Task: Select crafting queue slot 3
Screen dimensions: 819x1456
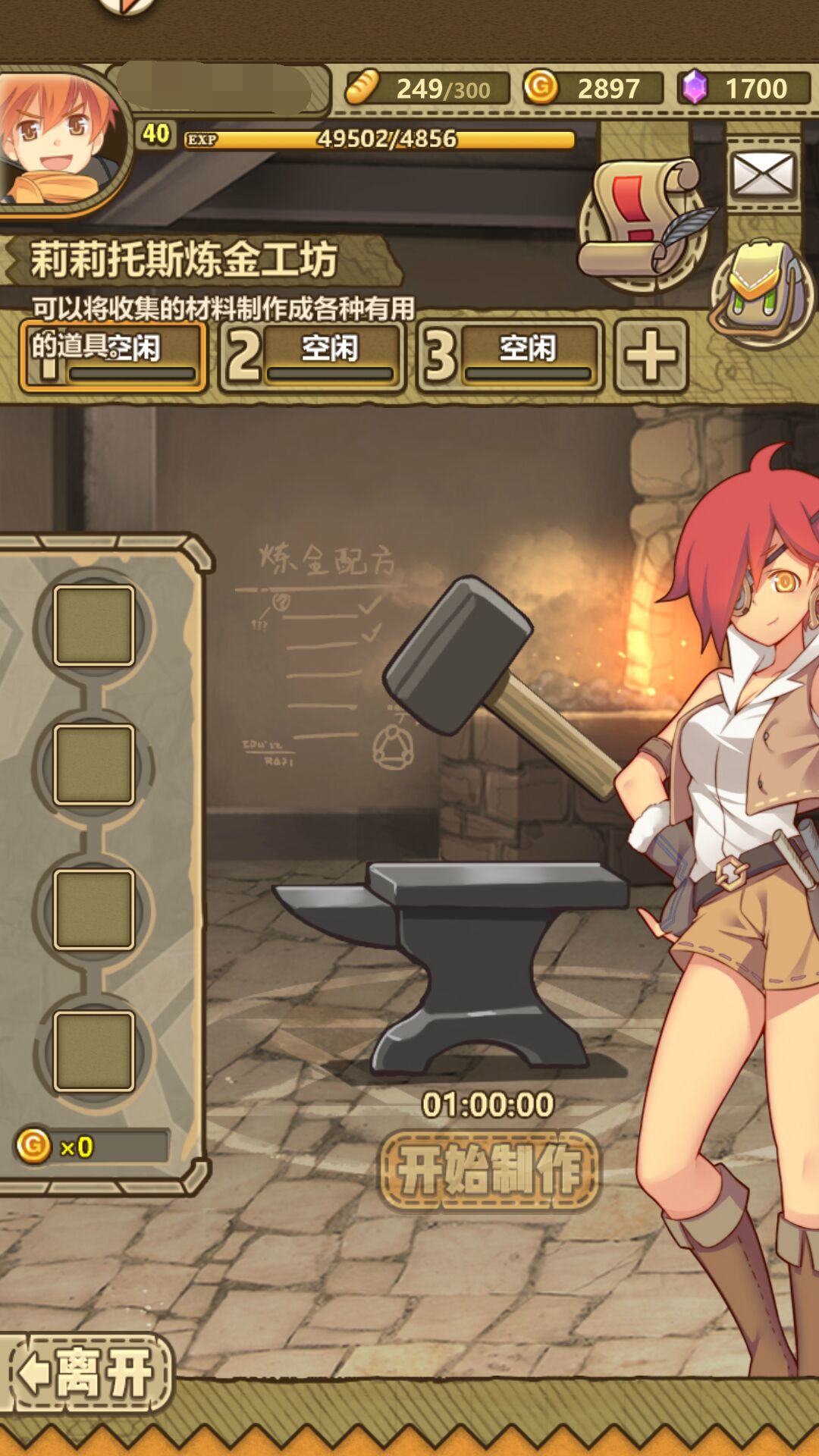Action: [x=510, y=355]
